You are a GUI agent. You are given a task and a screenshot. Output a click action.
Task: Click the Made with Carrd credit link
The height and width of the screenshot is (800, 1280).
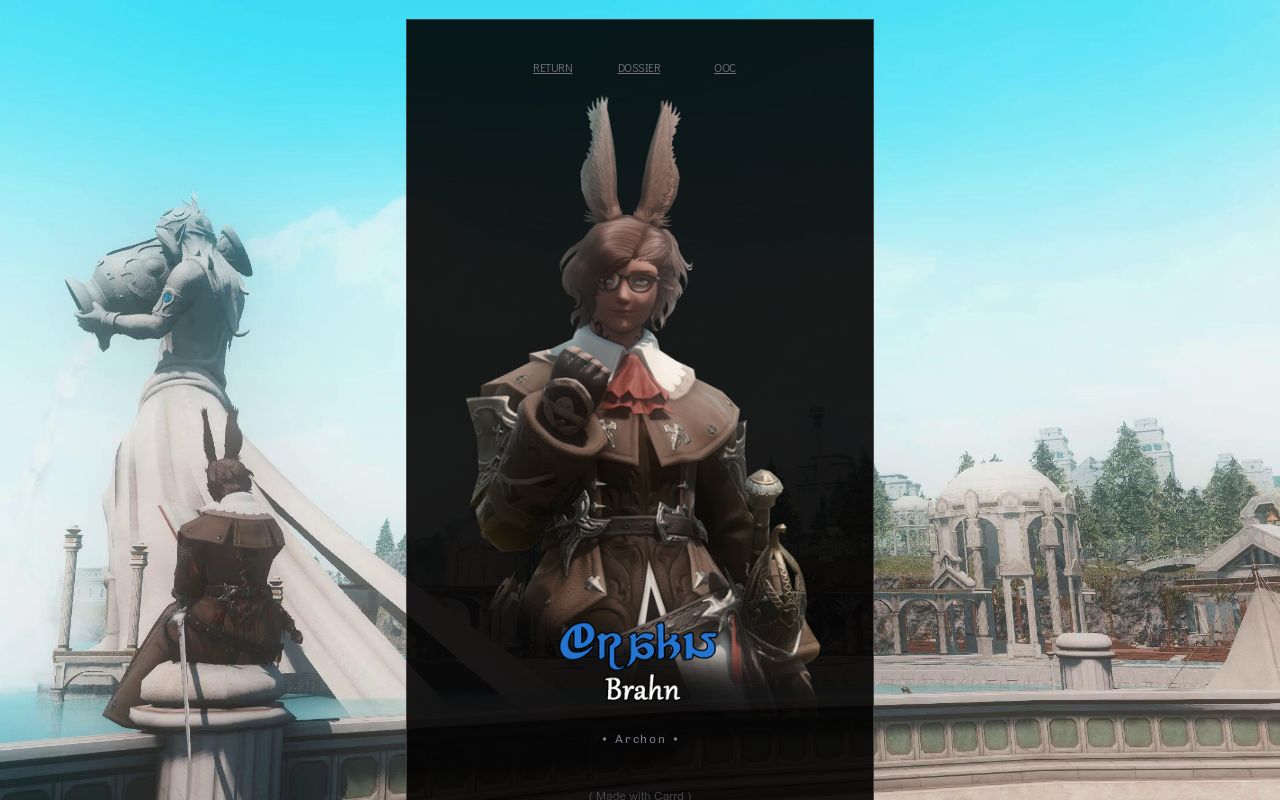click(639, 795)
